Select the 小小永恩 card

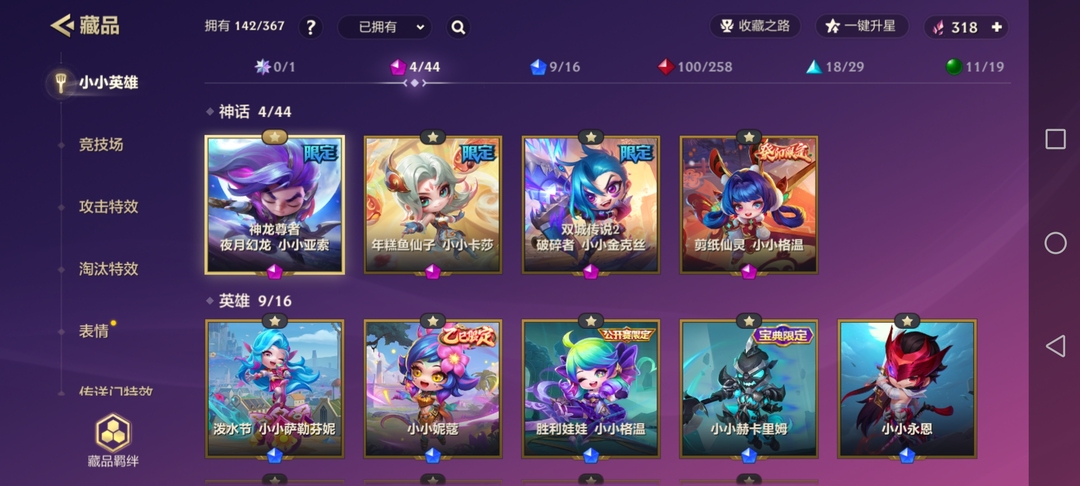click(x=907, y=388)
